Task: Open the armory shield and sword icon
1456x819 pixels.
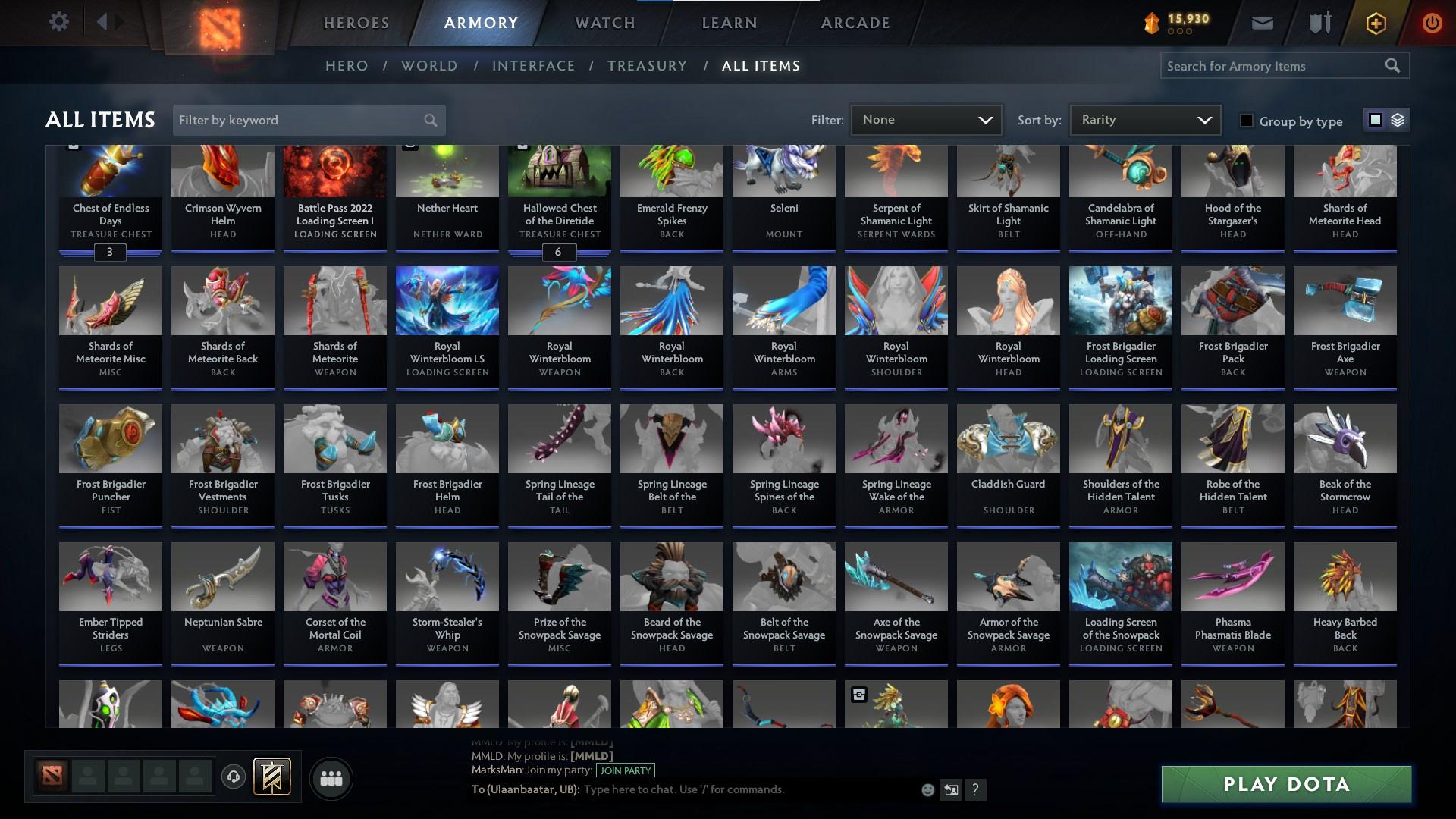Action: [x=1319, y=23]
